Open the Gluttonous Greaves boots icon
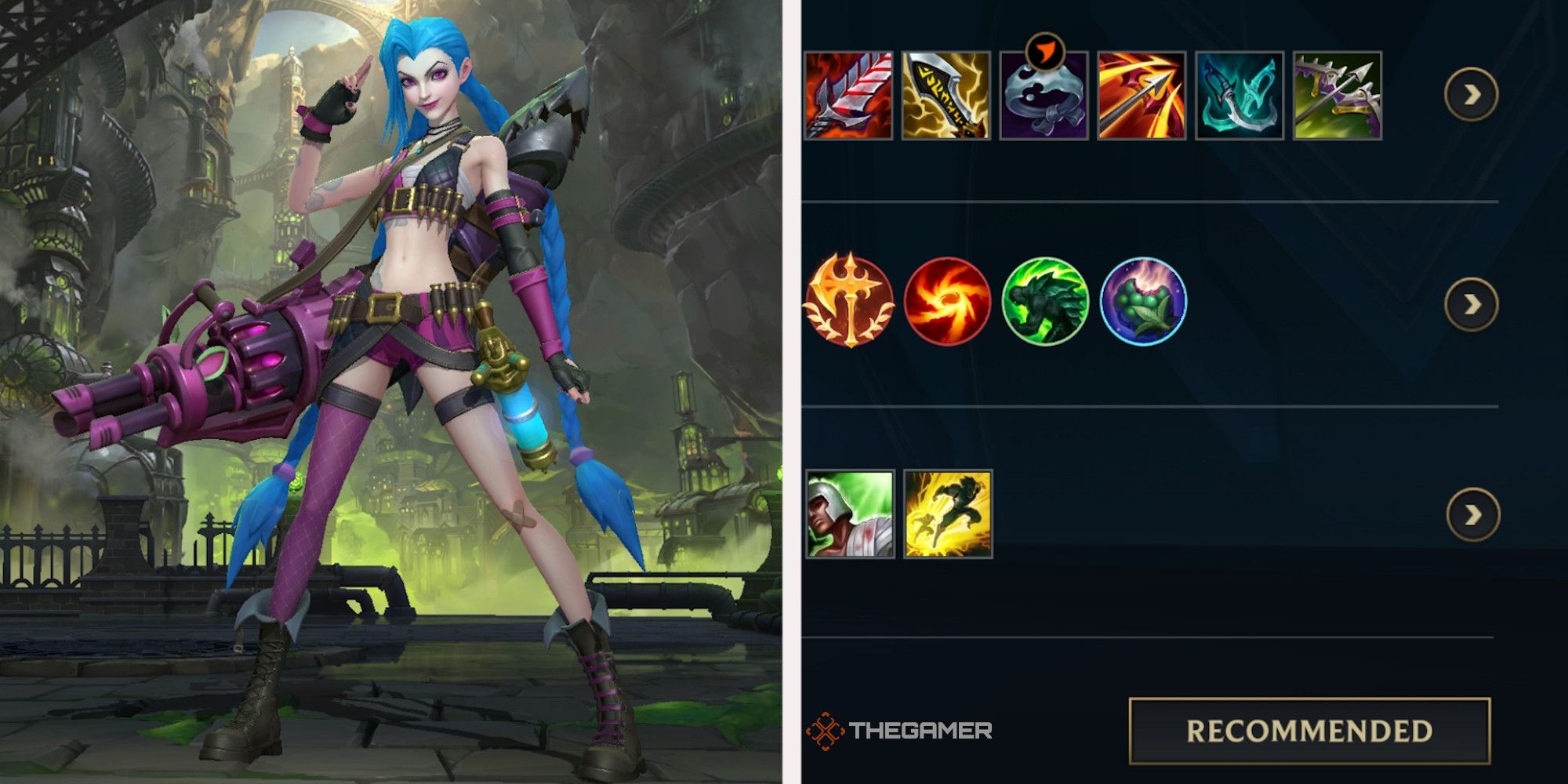Image resolution: width=1568 pixels, height=784 pixels. coord(1044,99)
